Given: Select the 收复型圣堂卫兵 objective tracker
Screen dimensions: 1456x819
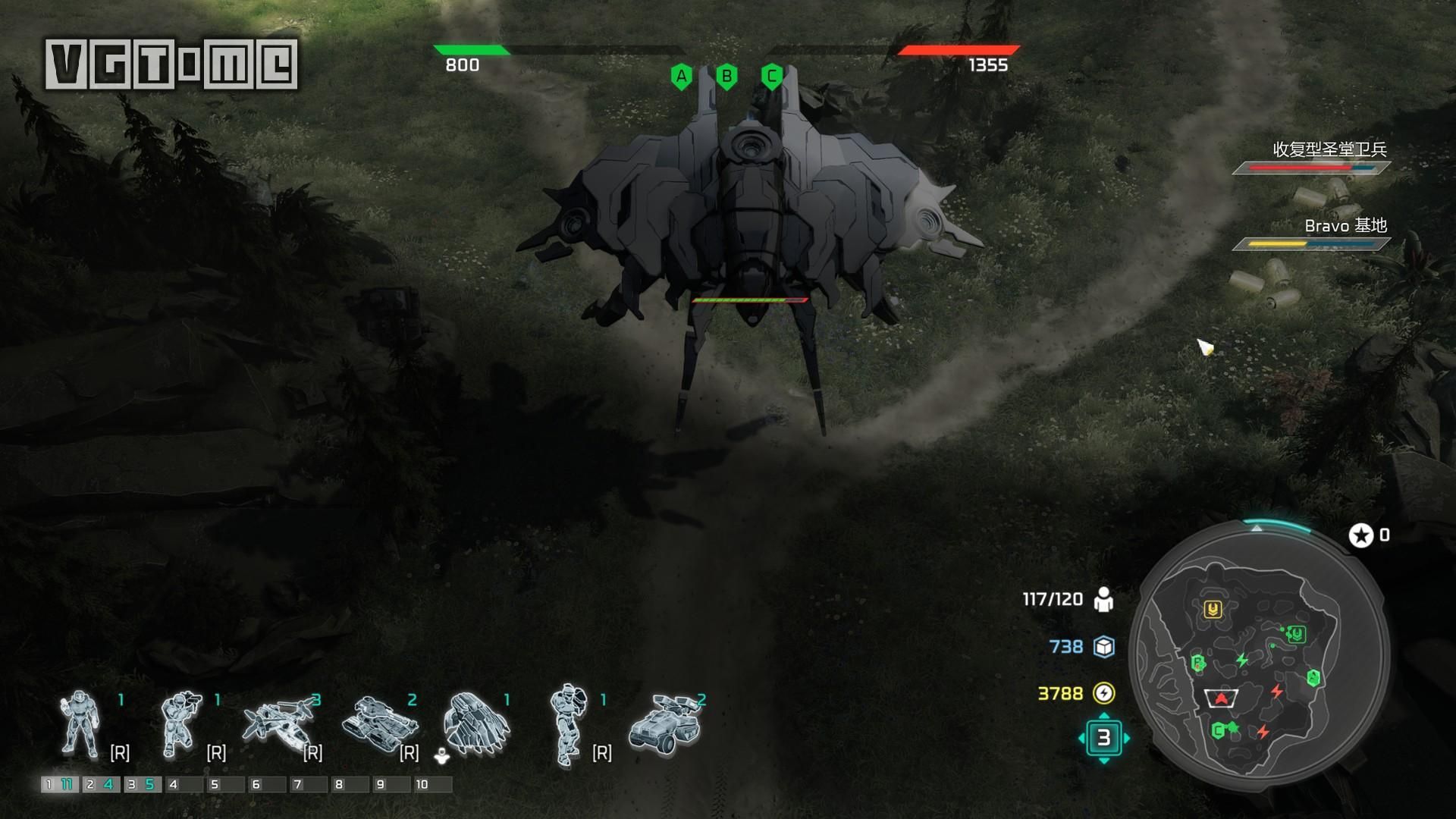Looking at the screenshot, I should [1312, 157].
